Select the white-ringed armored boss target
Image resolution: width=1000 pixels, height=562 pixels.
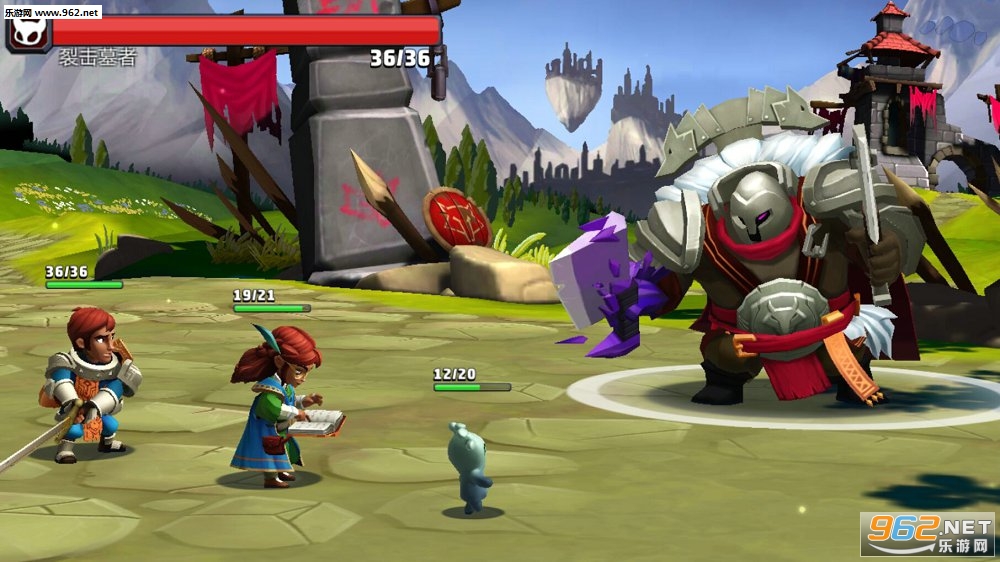click(770, 270)
